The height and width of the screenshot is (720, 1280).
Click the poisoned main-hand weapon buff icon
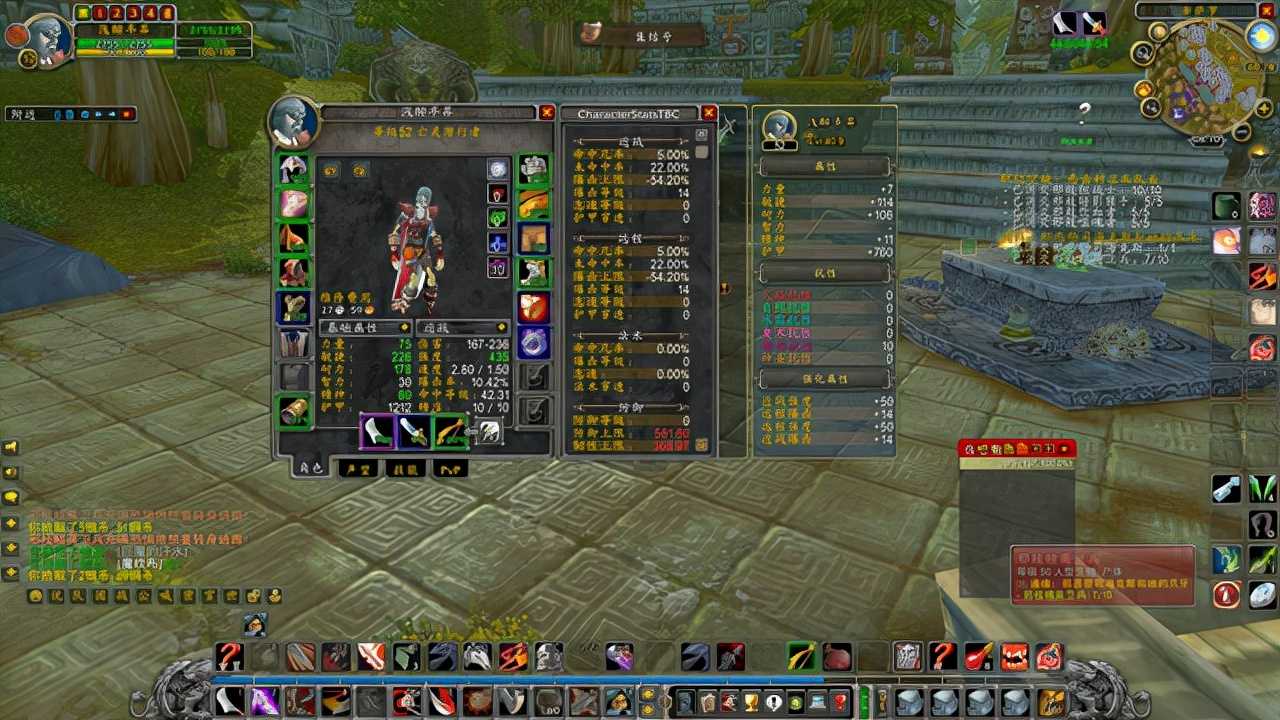[x=1064, y=23]
